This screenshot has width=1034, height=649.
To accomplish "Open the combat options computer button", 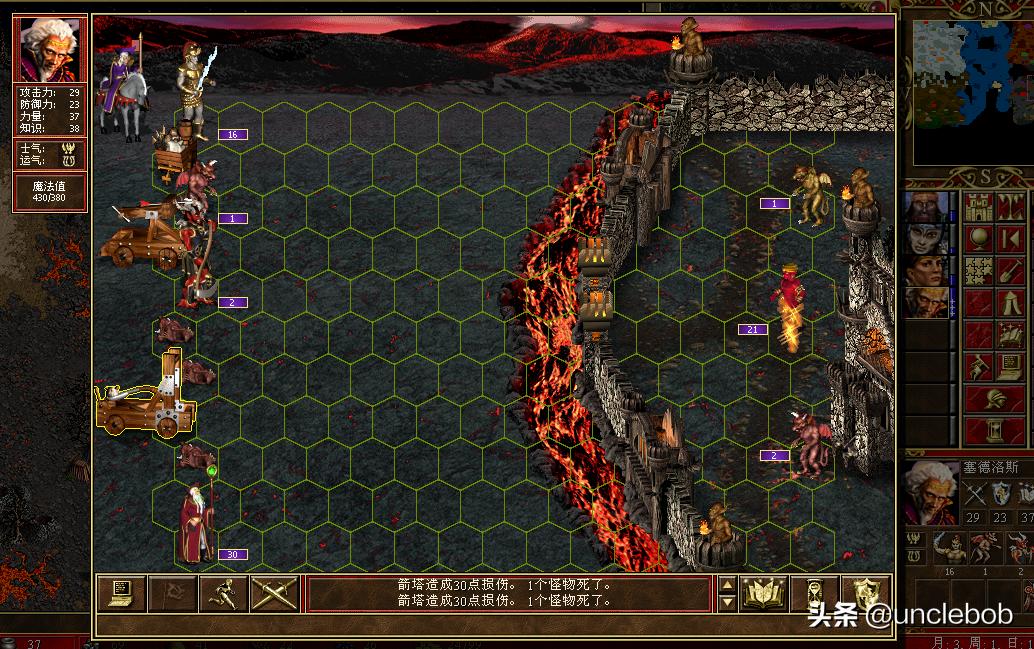I will point(122,594).
